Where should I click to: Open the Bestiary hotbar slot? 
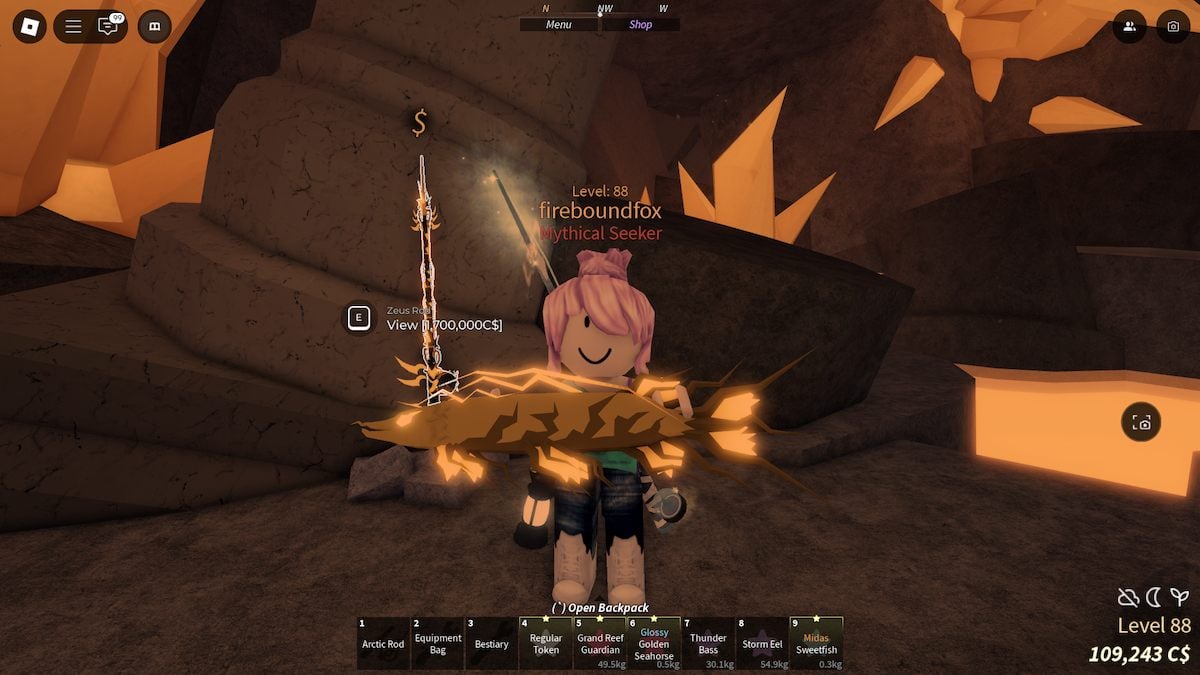pyautogui.click(x=491, y=643)
